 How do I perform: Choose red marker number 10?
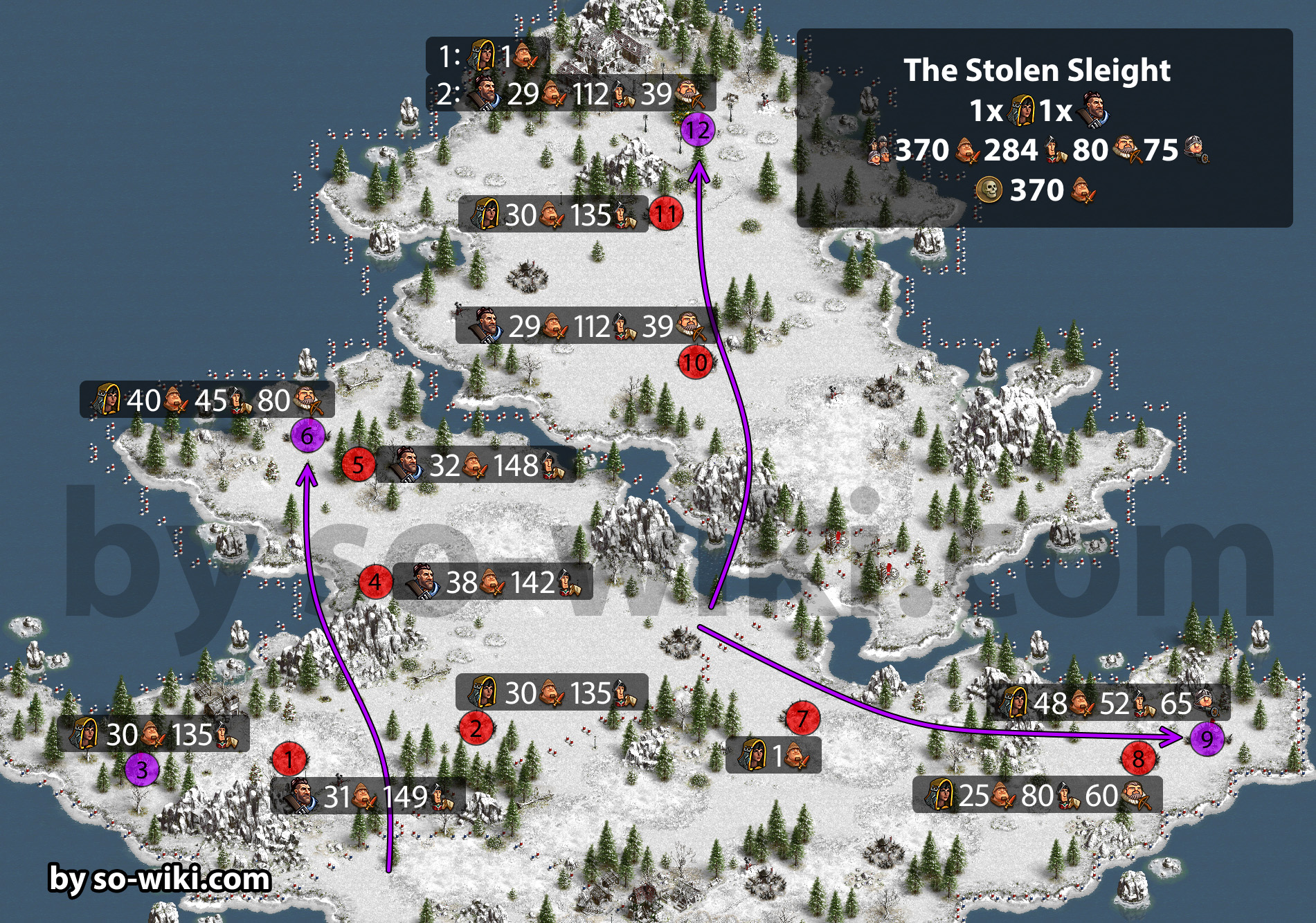[695, 363]
